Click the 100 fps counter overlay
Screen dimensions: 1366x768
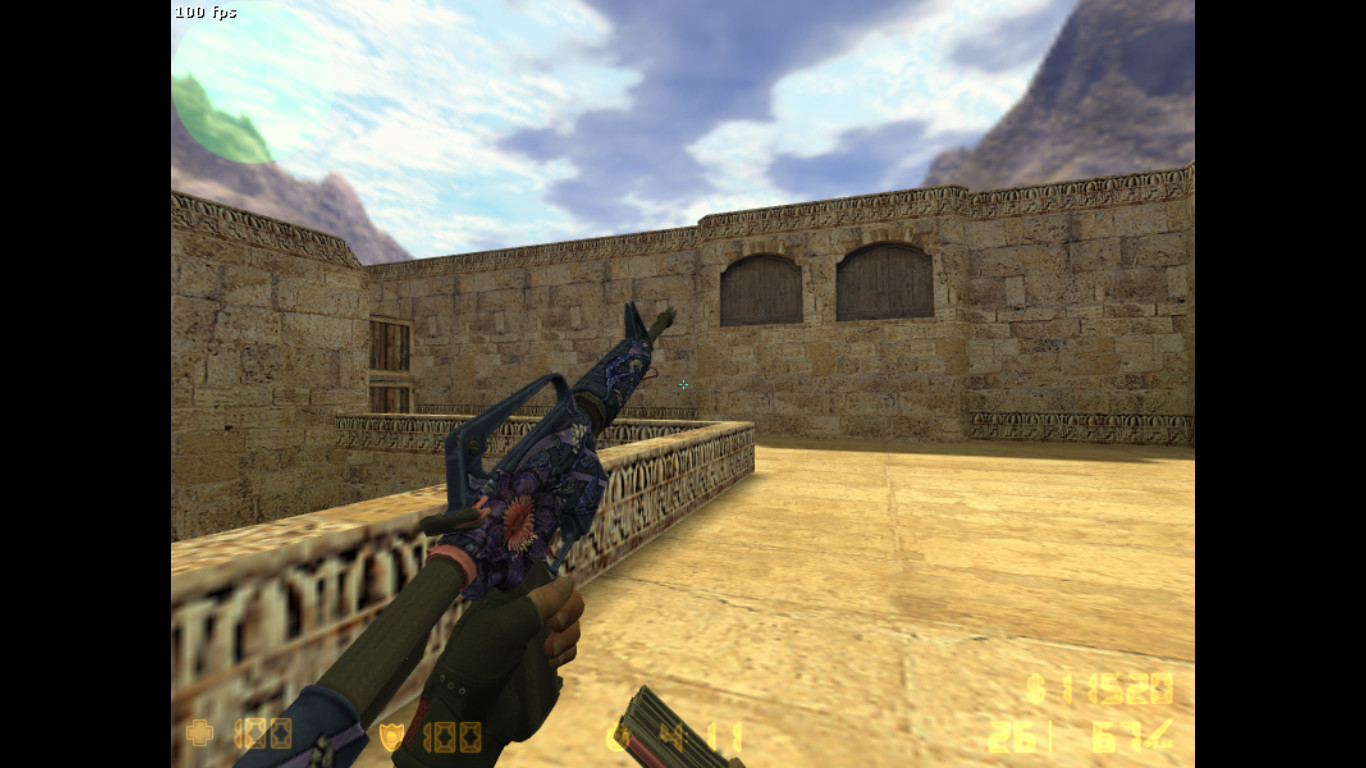coord(205,12)
